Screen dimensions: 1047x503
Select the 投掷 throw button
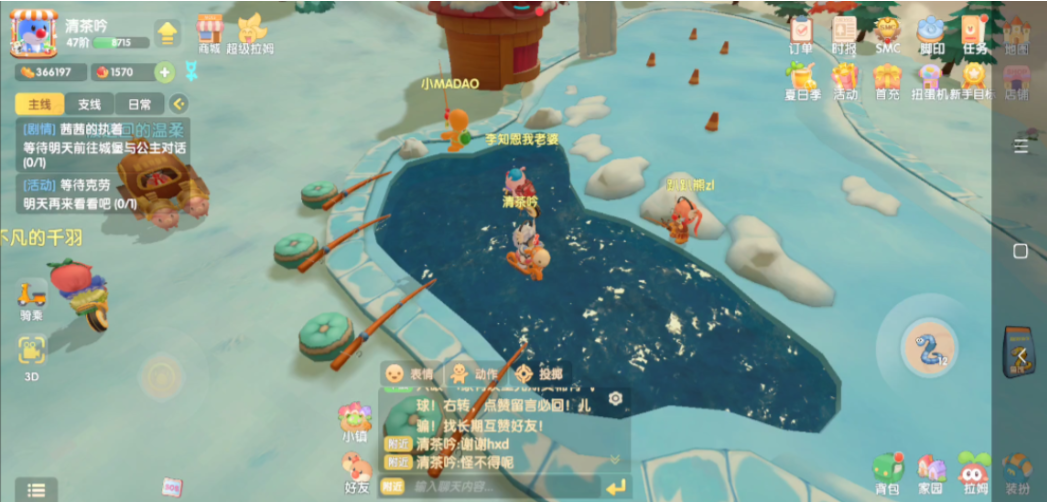tap(539, 373)
